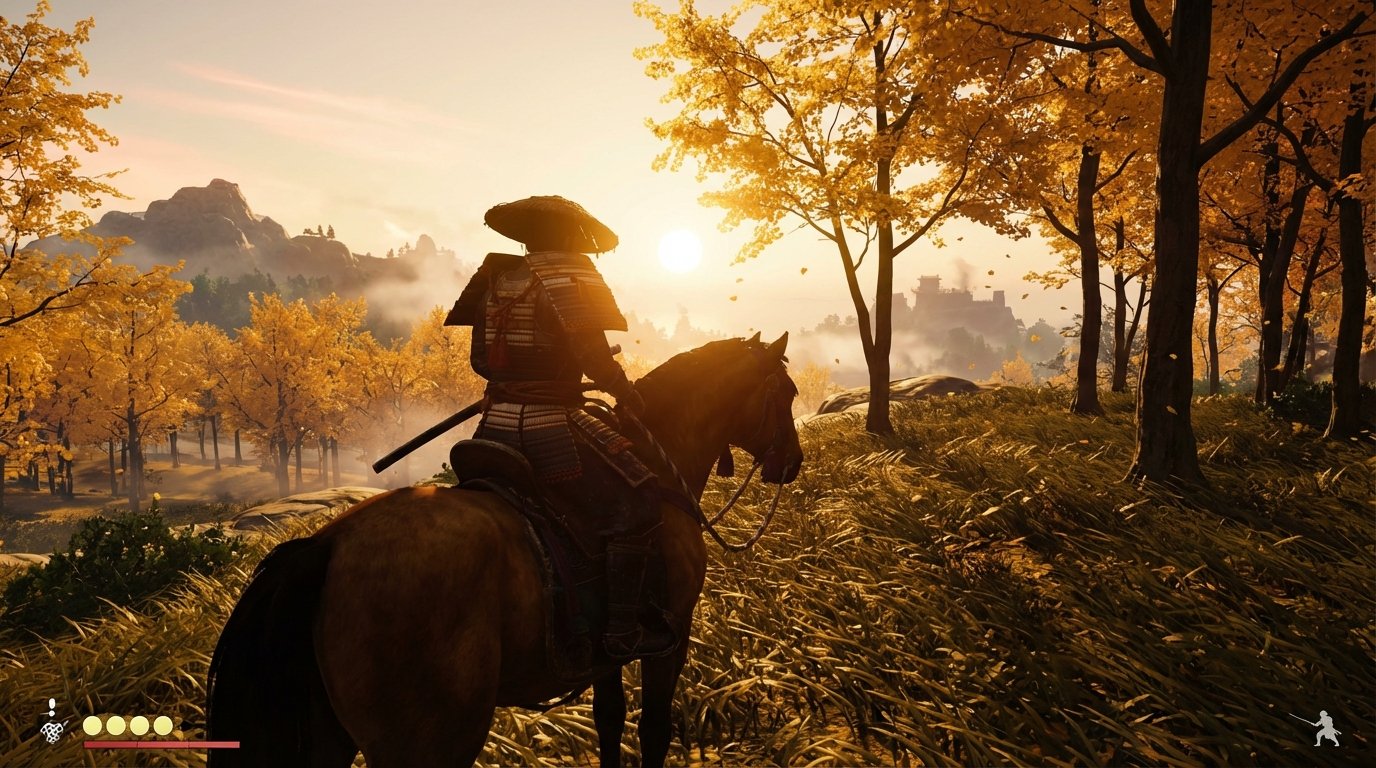Click the charm item icon in bottom-left HUD
1376x768 pixels.
point(51,729)
